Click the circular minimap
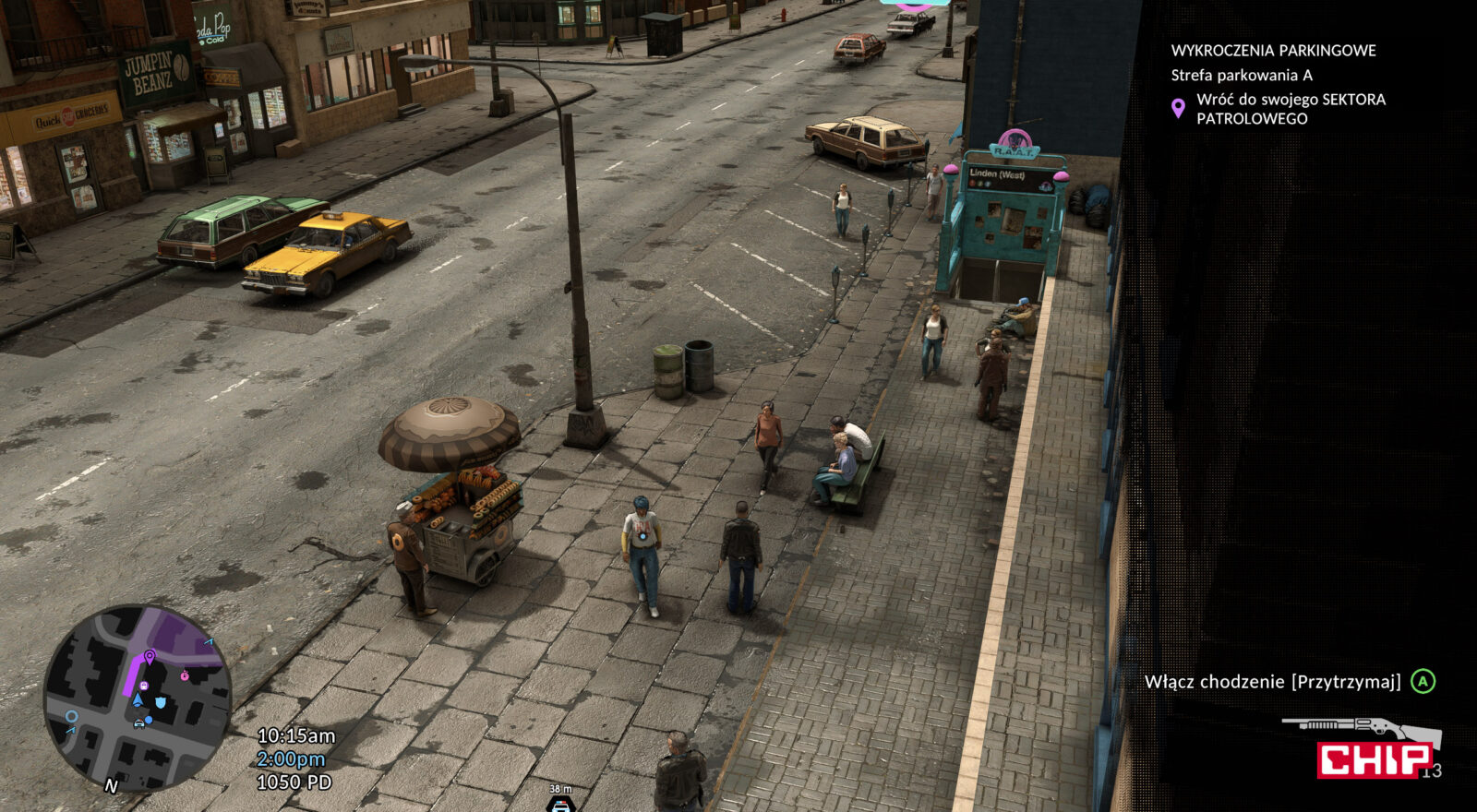1477x812 pixels. click(137, 698)
